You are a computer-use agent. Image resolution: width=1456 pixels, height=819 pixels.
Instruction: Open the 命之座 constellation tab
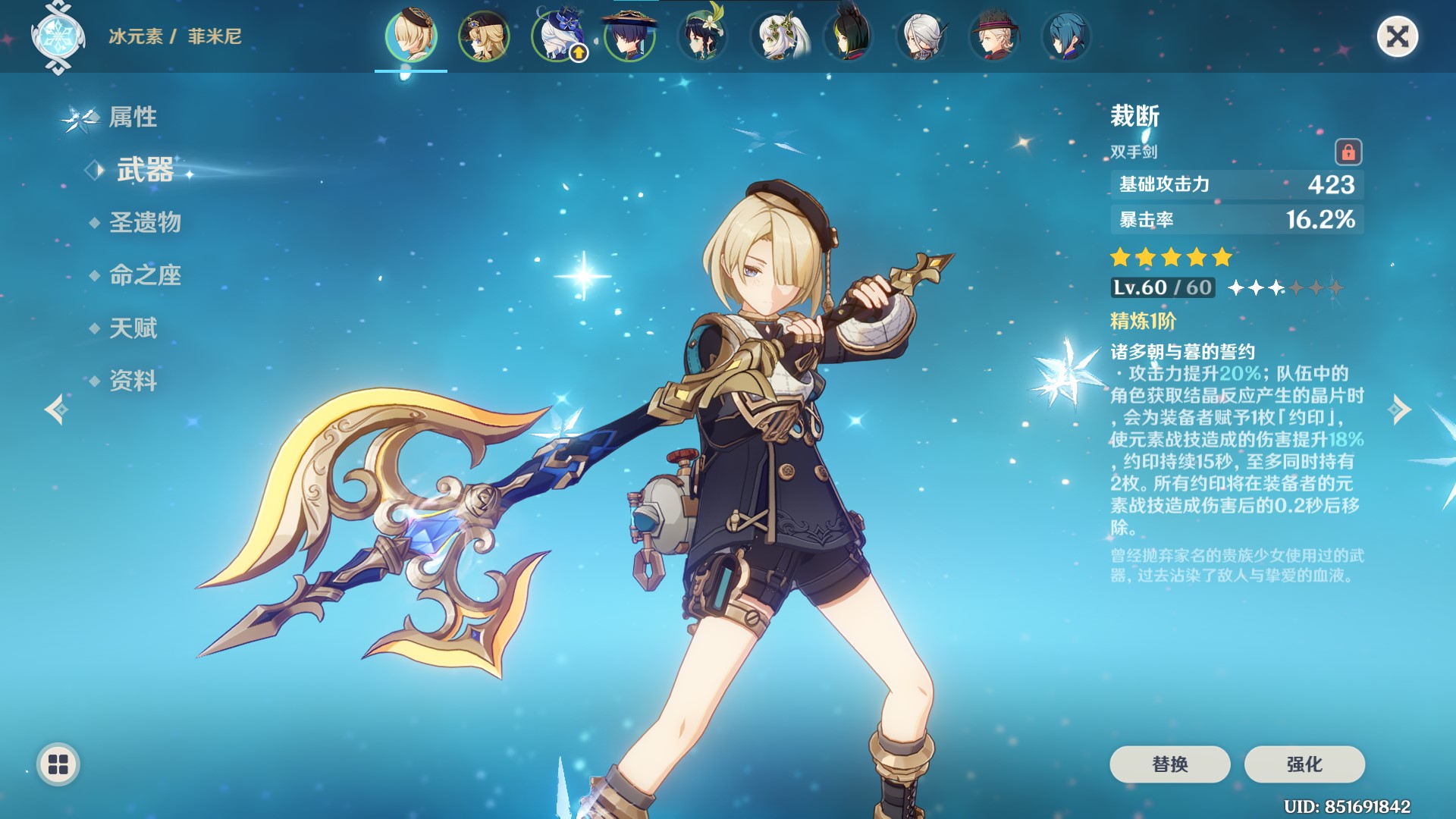point(145,275)
